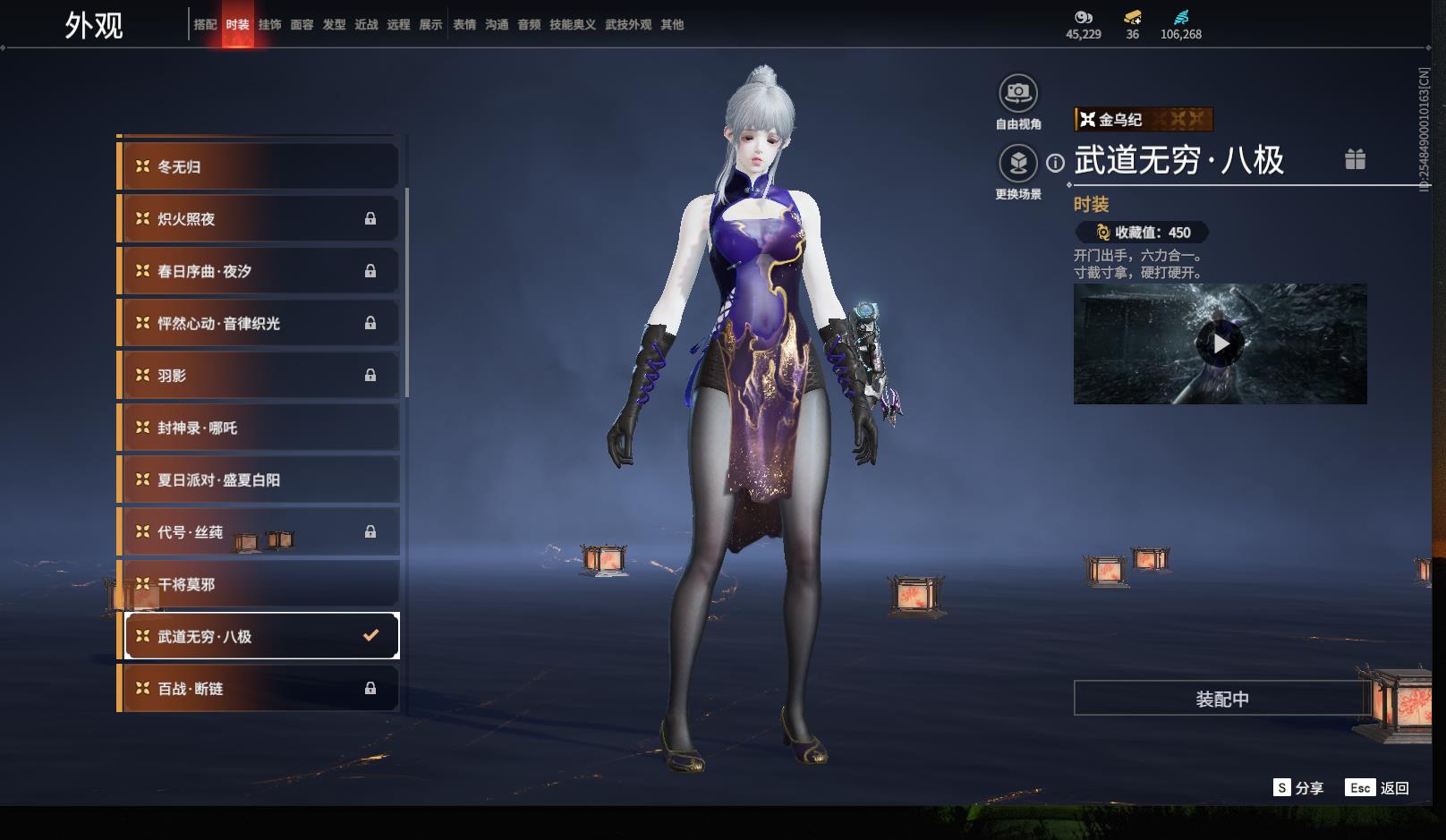Select the locked 炽火照夜 outfit
The width and height of the screenshot is (1446, 840).
259,219
